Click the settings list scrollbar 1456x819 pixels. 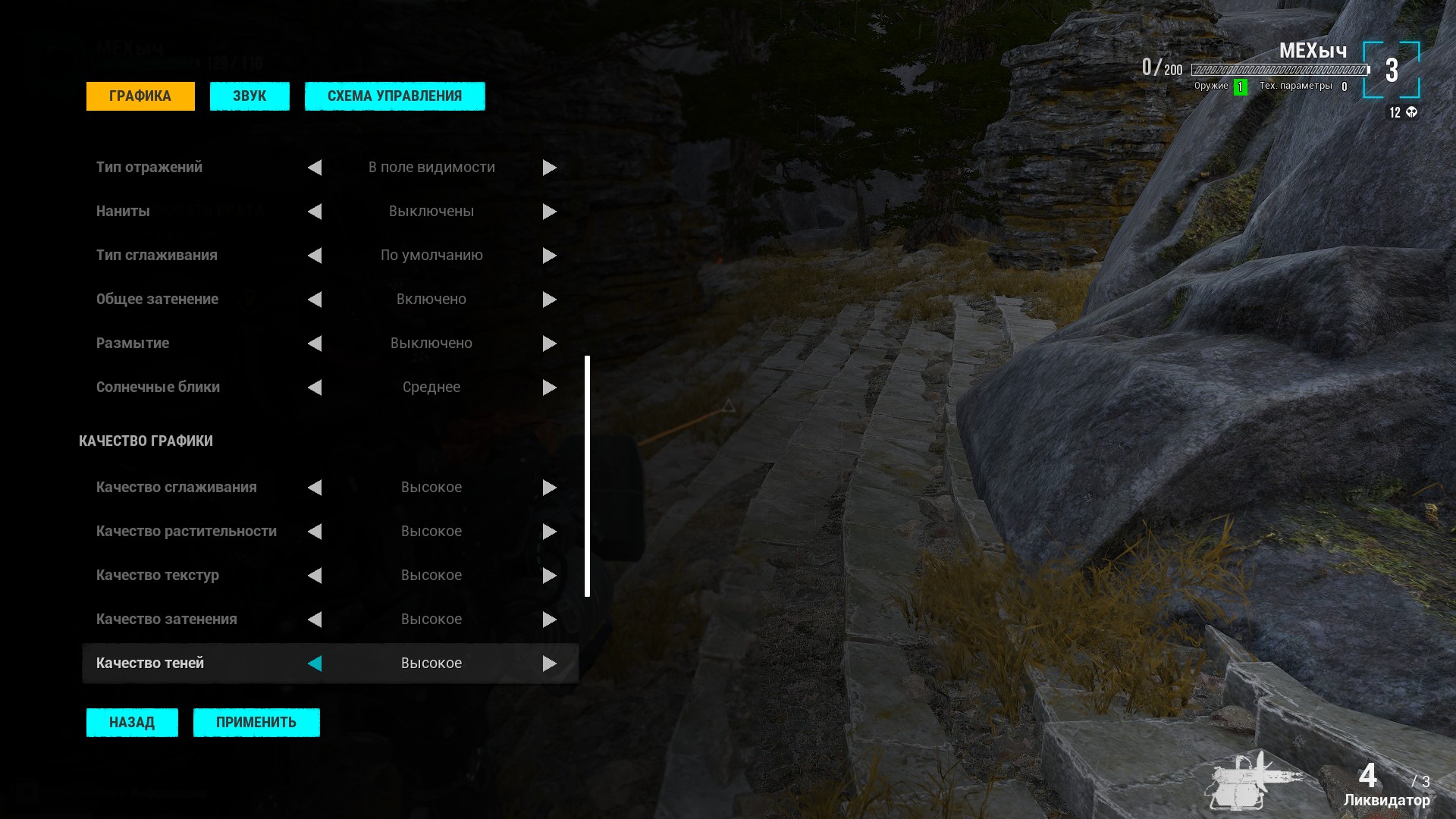tap(587, 476)
